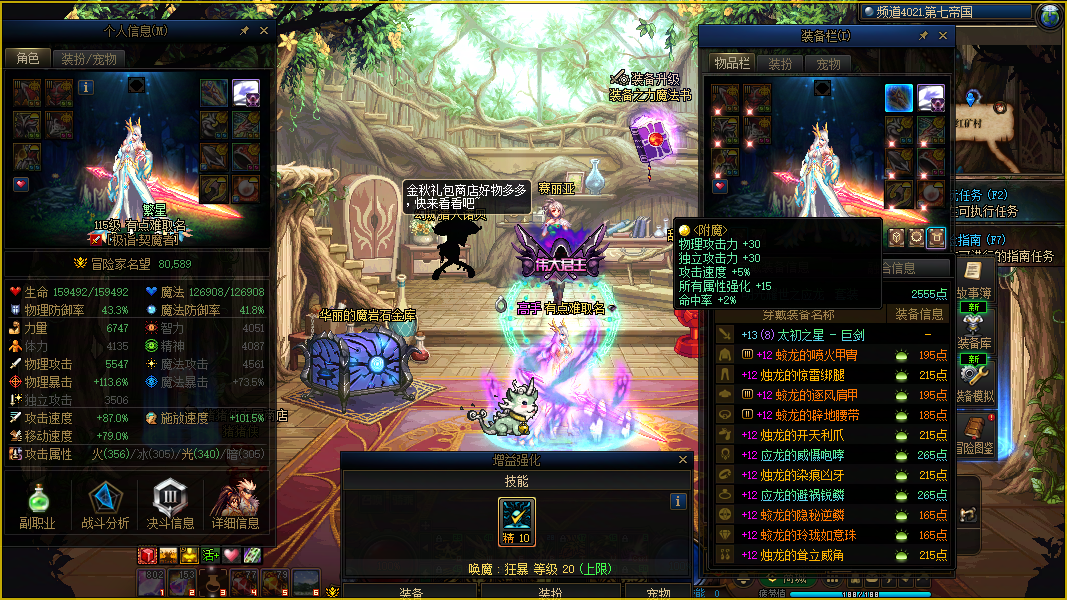Open 战斗分析 combat analysis
This screenshot has height=600, width=1067.
[104, 505]
